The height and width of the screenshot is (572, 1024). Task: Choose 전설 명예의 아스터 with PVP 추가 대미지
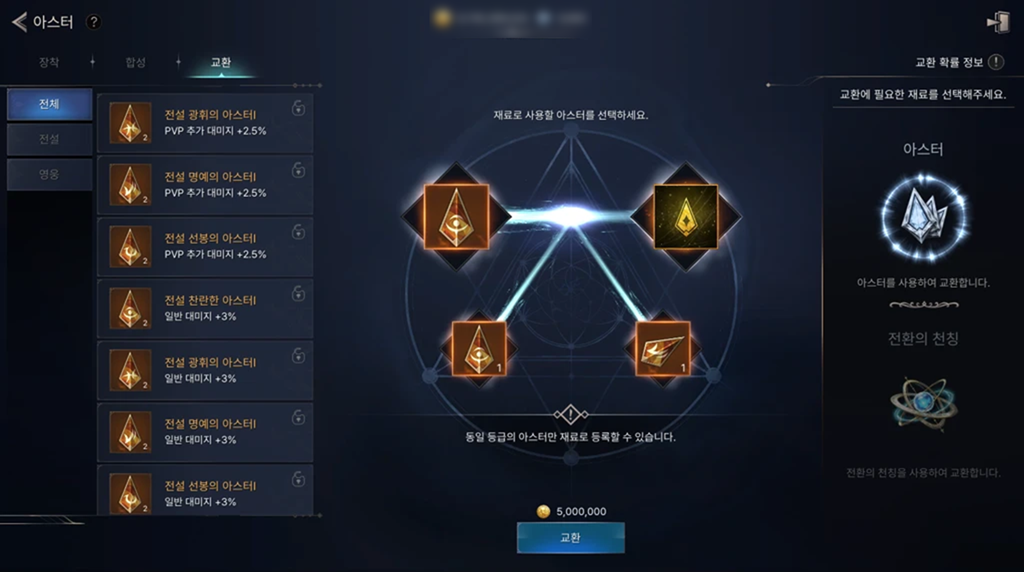tap(205, 184)
